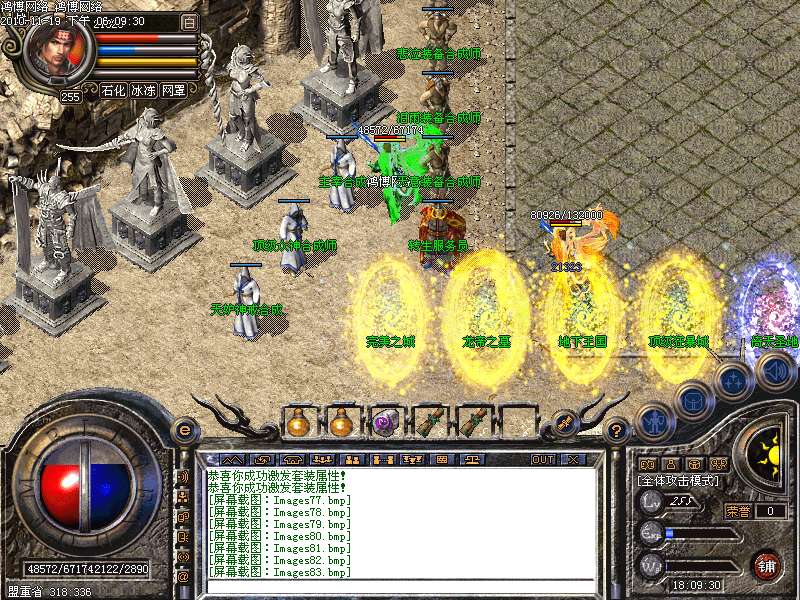
Task: Open the red 铺 shop button
Action: 766,565
